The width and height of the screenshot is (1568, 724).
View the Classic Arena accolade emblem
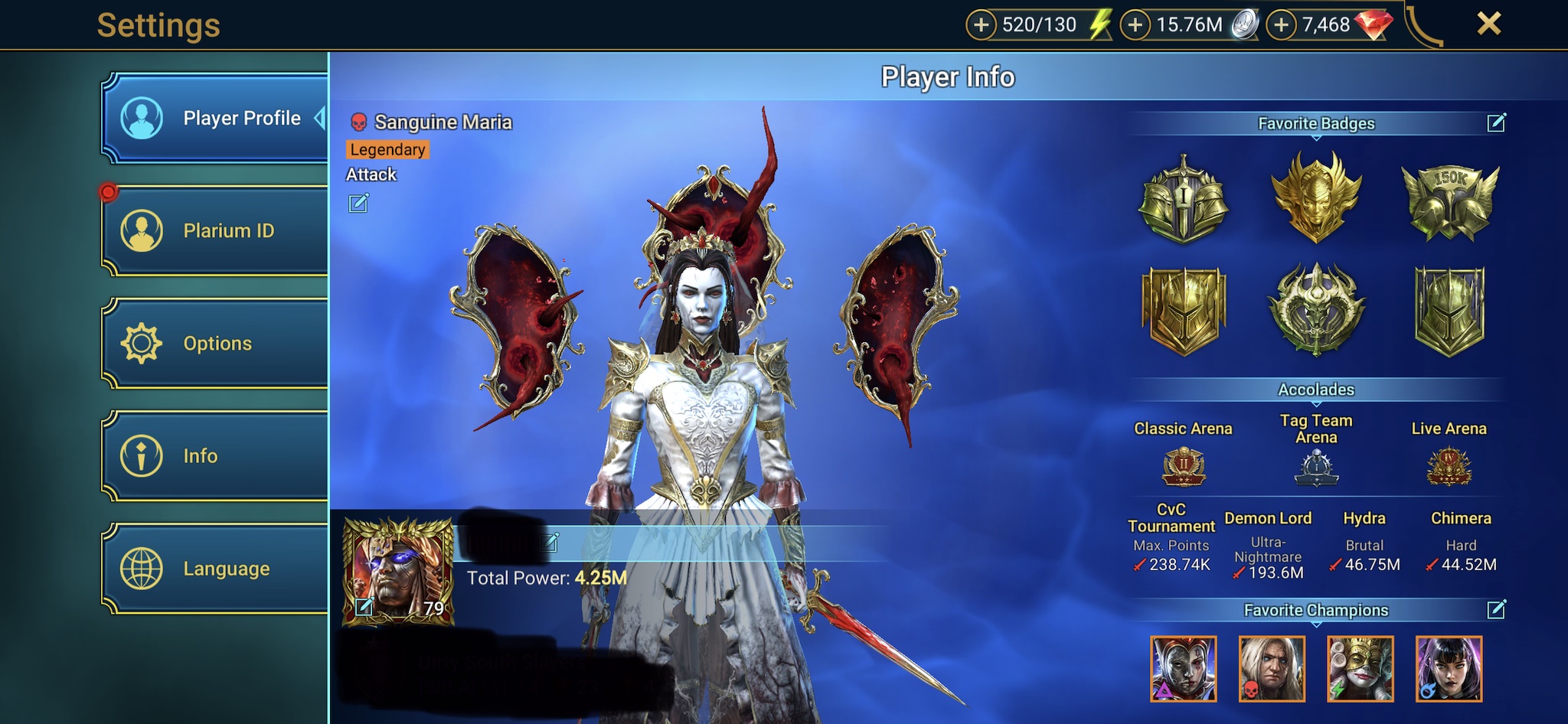click(x=1184, y=467)
